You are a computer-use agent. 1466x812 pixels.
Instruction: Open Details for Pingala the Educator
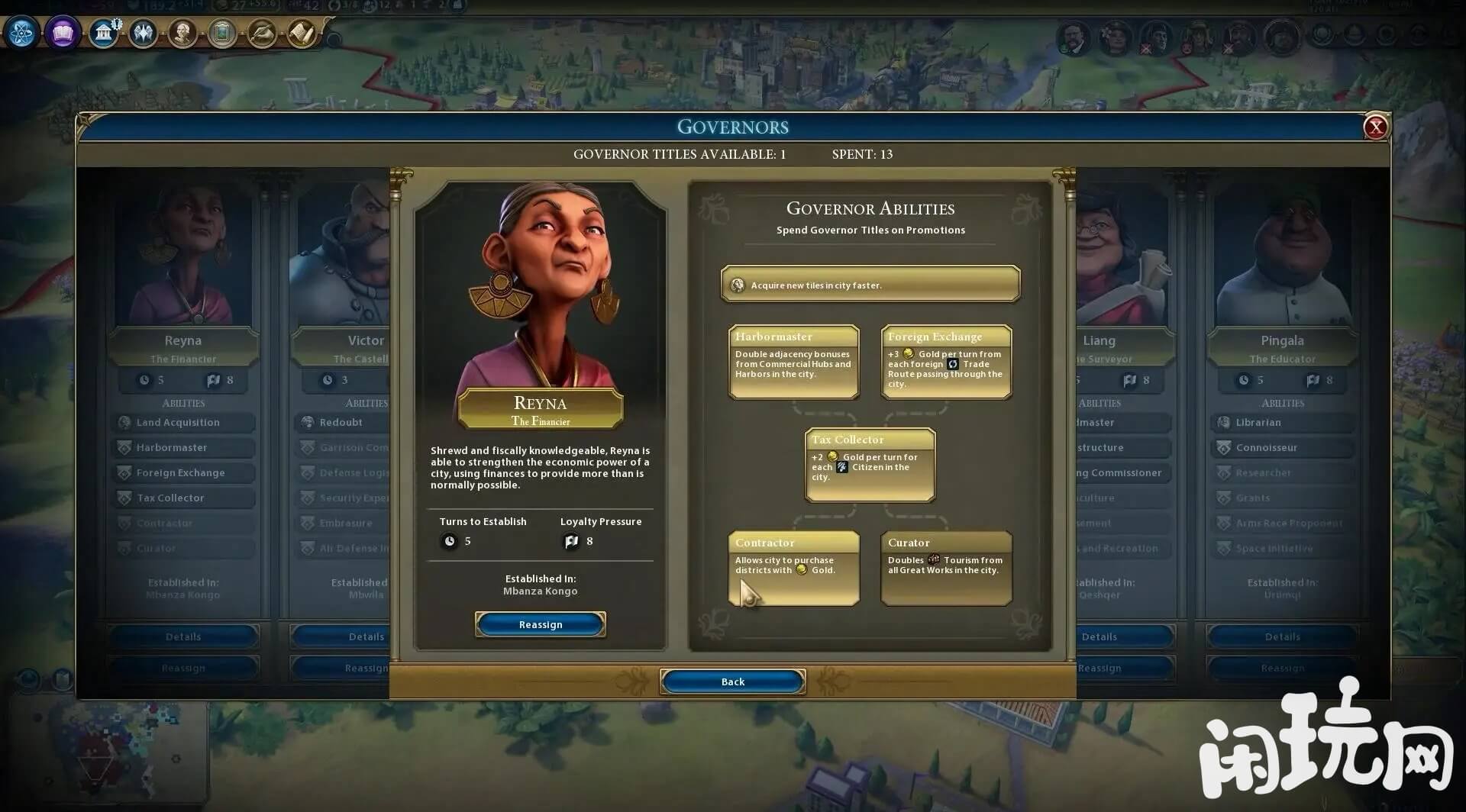1282,636
